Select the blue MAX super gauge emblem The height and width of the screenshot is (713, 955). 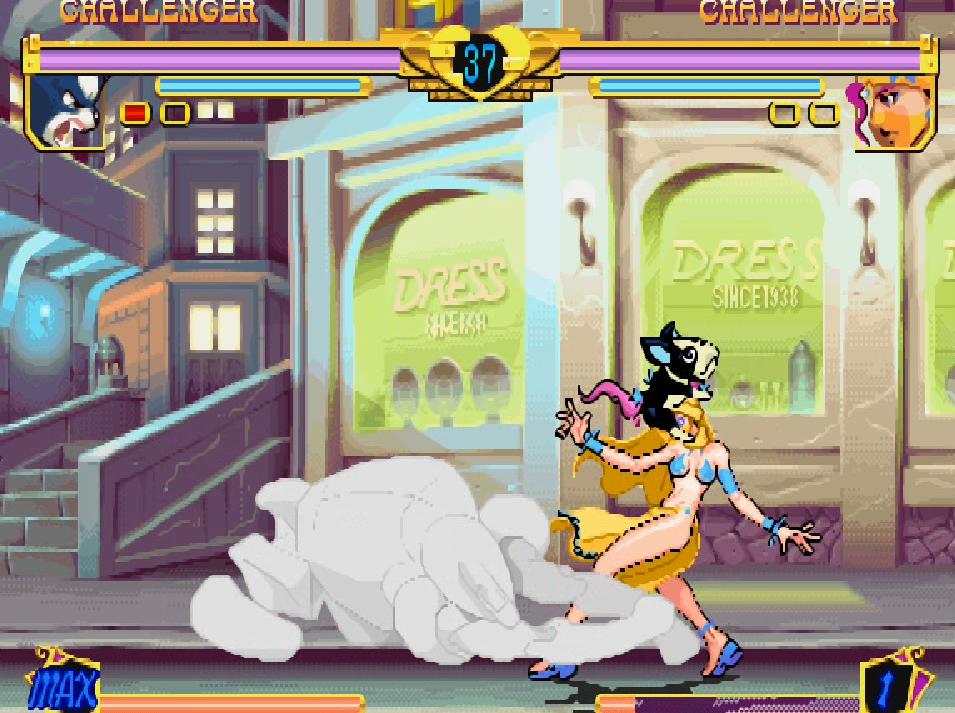click(x=64, y=686)
